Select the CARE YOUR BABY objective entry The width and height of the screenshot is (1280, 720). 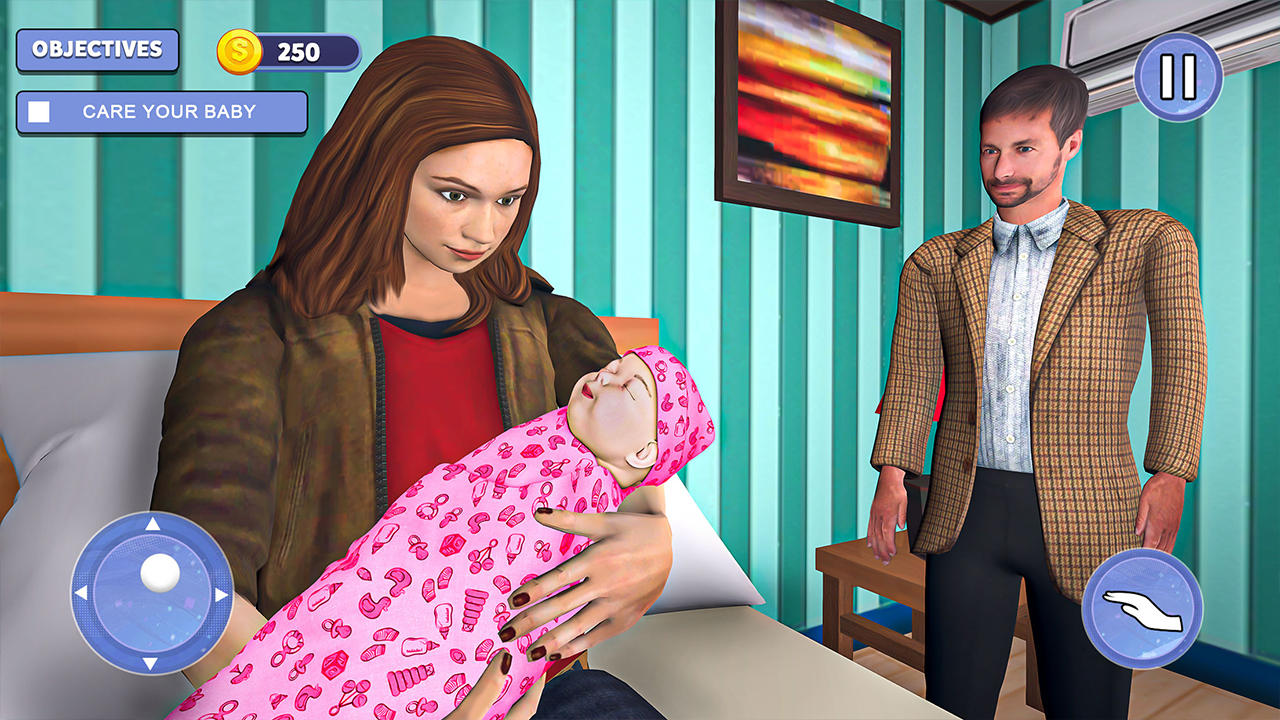[160, 113]
